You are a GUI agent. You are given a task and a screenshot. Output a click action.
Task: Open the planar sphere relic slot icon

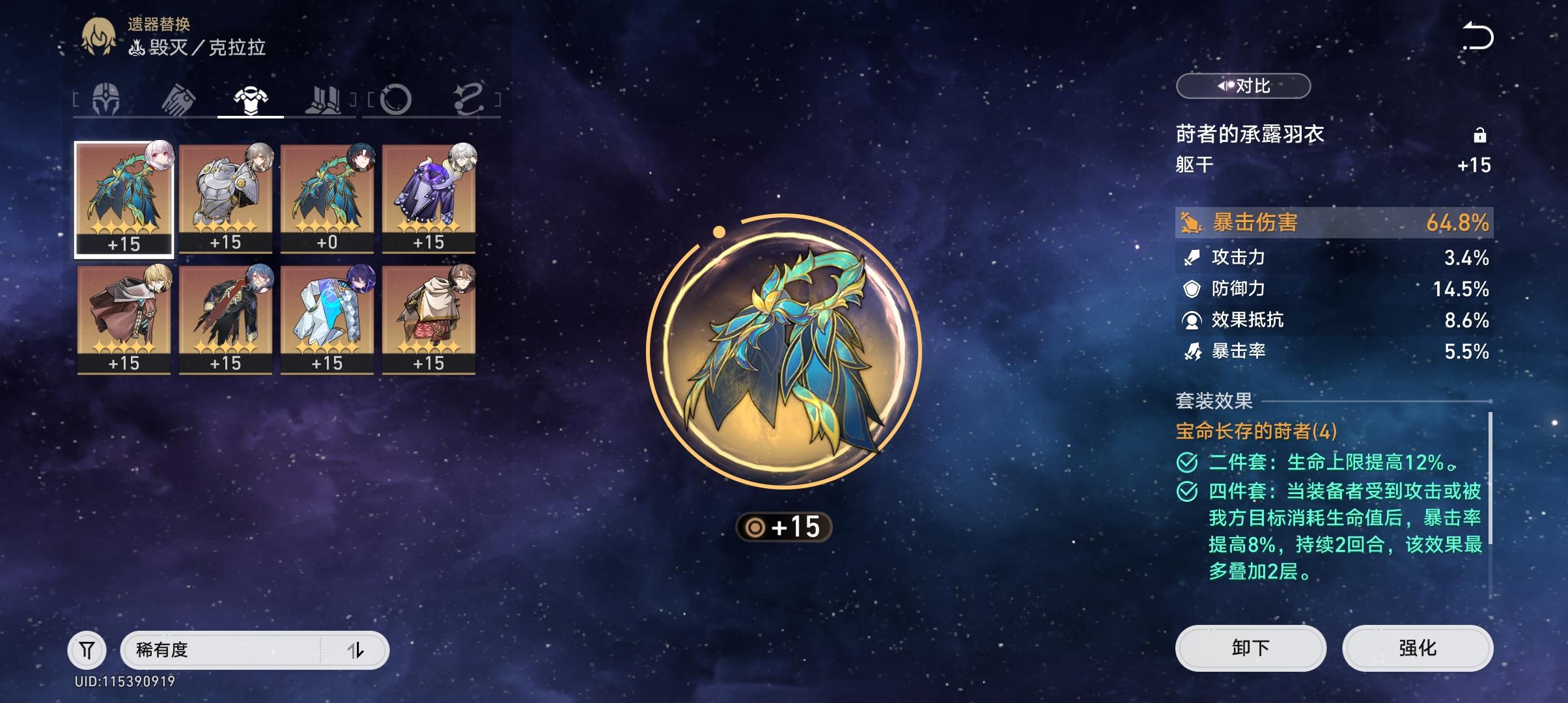tap(397, 101)
